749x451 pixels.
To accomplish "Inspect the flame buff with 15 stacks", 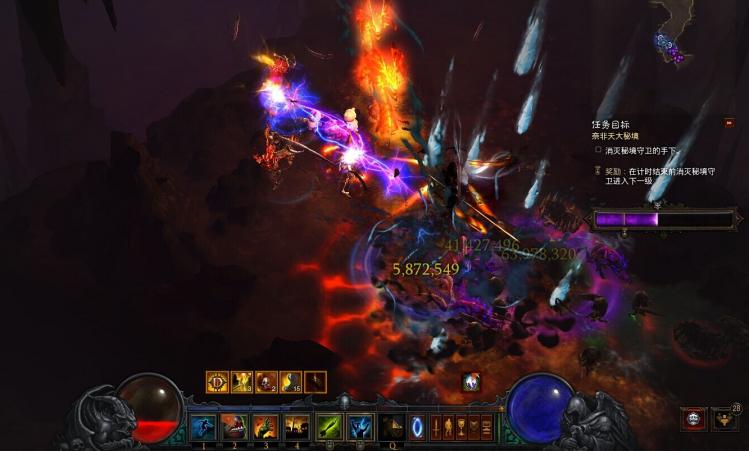I will click(290, 382).
